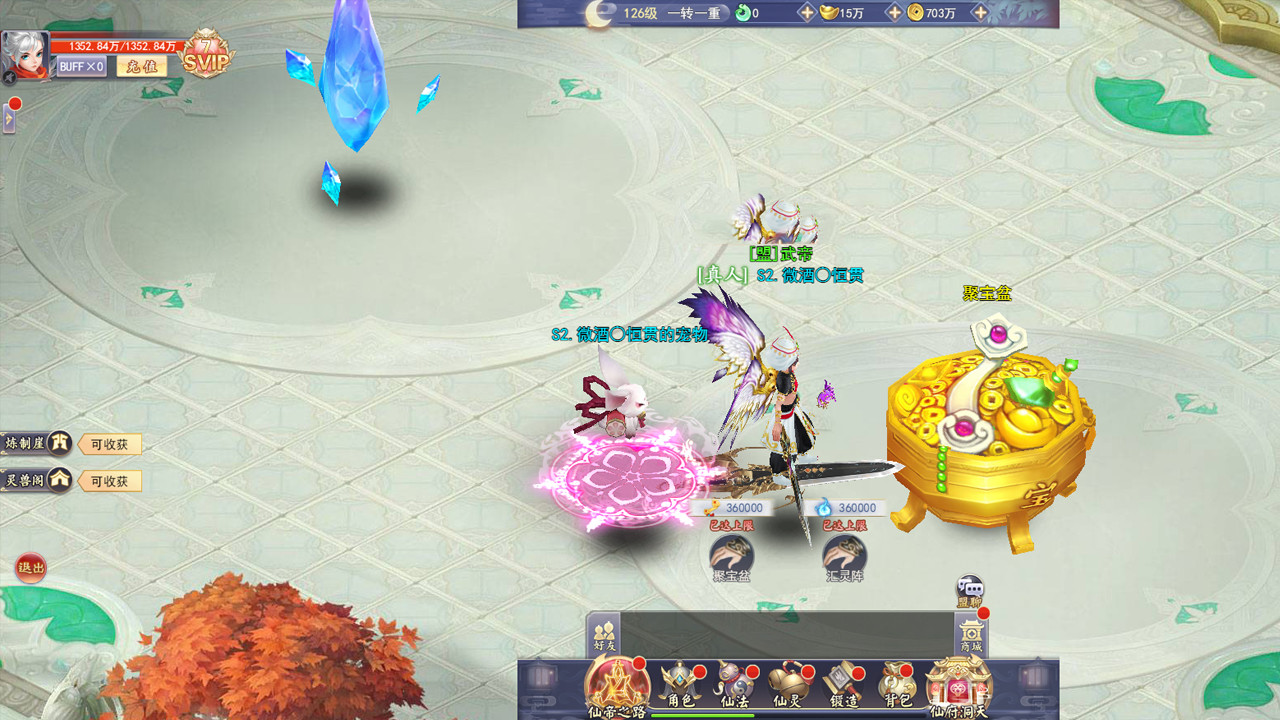Viewport: 1280px width, 720px height.
Task: Expand the left-edge arrow panel tab
Action: [9, 120]
